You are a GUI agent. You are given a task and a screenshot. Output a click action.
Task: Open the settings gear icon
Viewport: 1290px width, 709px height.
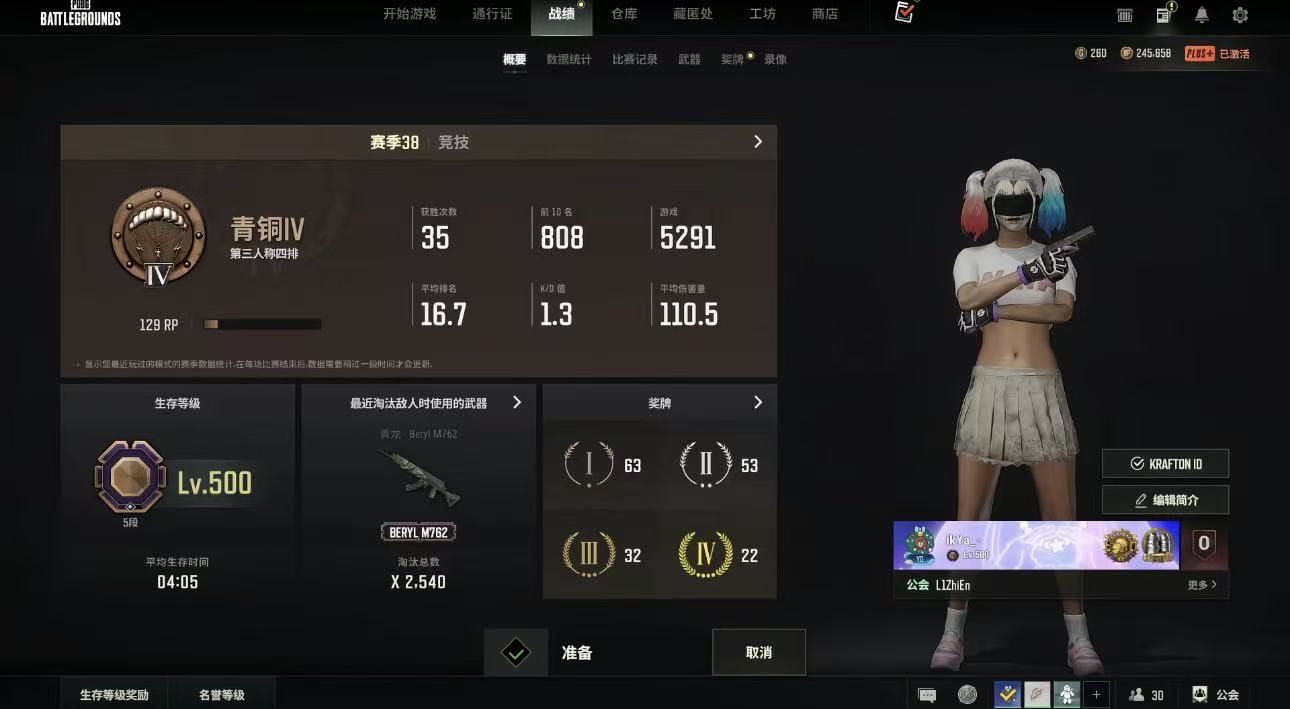coord(1240,15)
